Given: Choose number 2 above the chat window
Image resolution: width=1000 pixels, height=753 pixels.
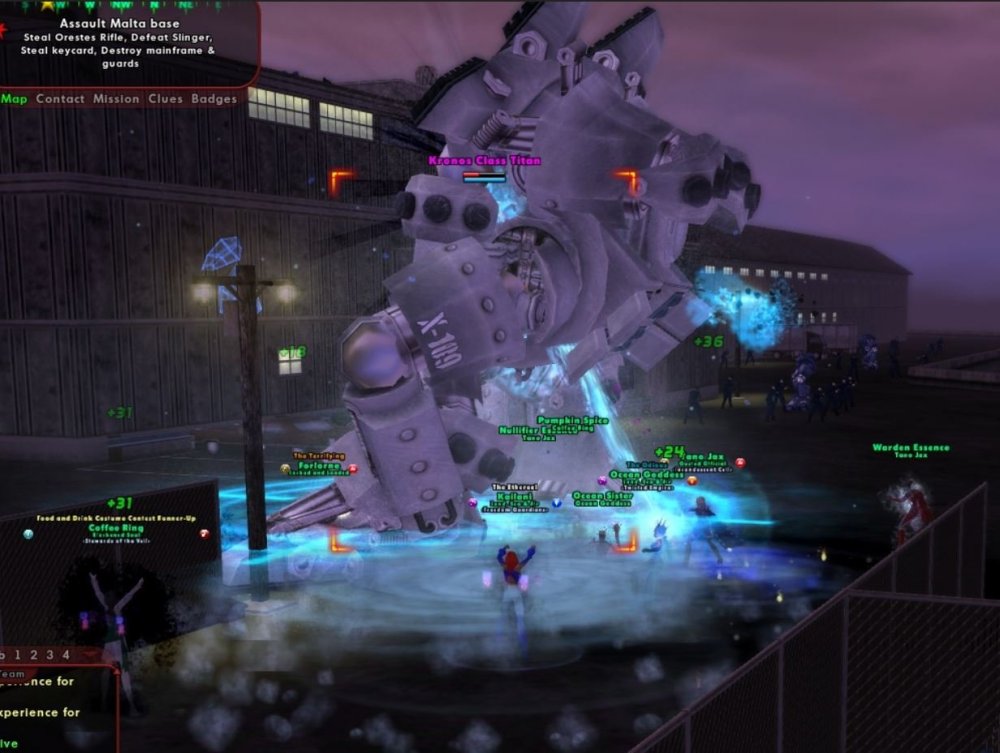Looking at the screenshot, I should click(x=34, y=655).
